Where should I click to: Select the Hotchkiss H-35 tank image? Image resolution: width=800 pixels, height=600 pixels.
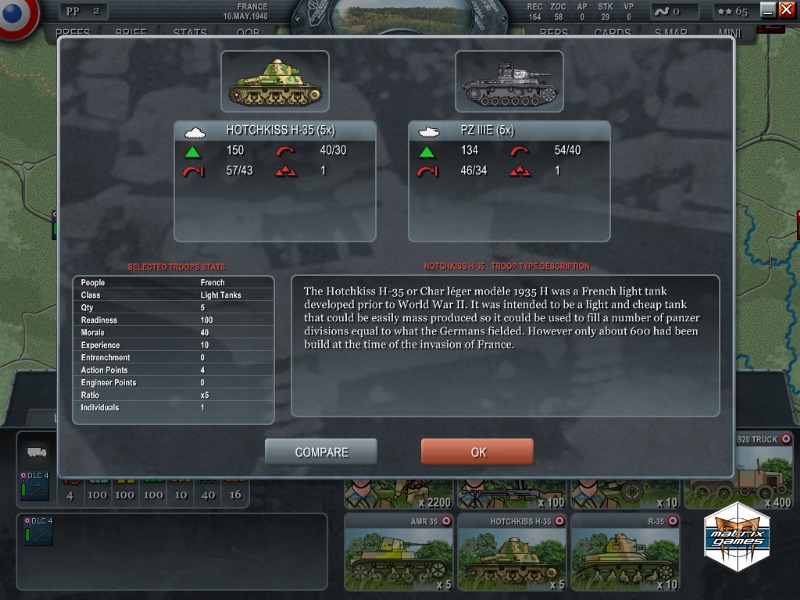click(x=274, y=82)
